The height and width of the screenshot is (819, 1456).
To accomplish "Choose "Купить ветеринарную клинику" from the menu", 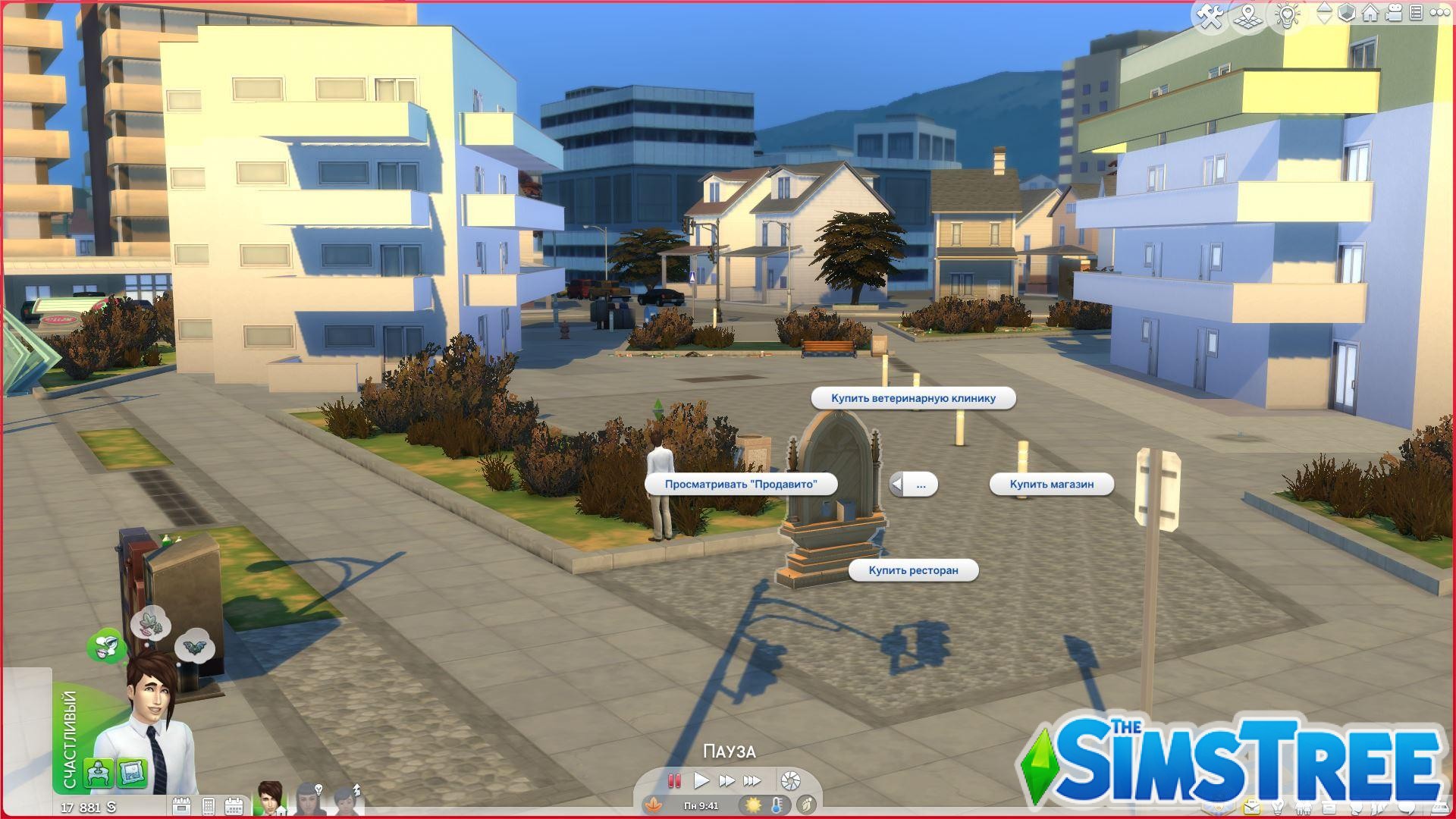I will pos(913,397).
